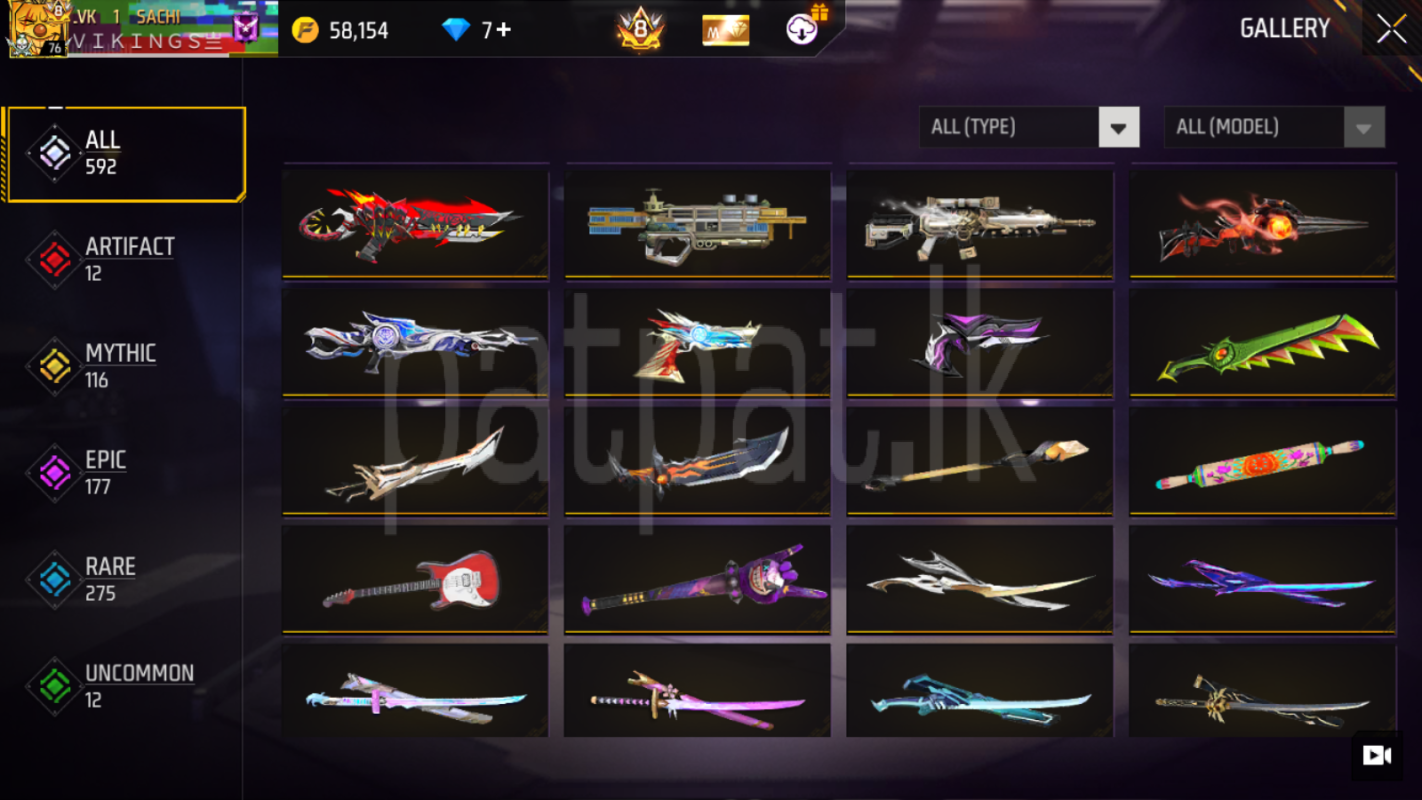Viewport: 1422px width, 800px height.
Task: Open the All (Type) dropdown
Action: (x=1028, y=127)
